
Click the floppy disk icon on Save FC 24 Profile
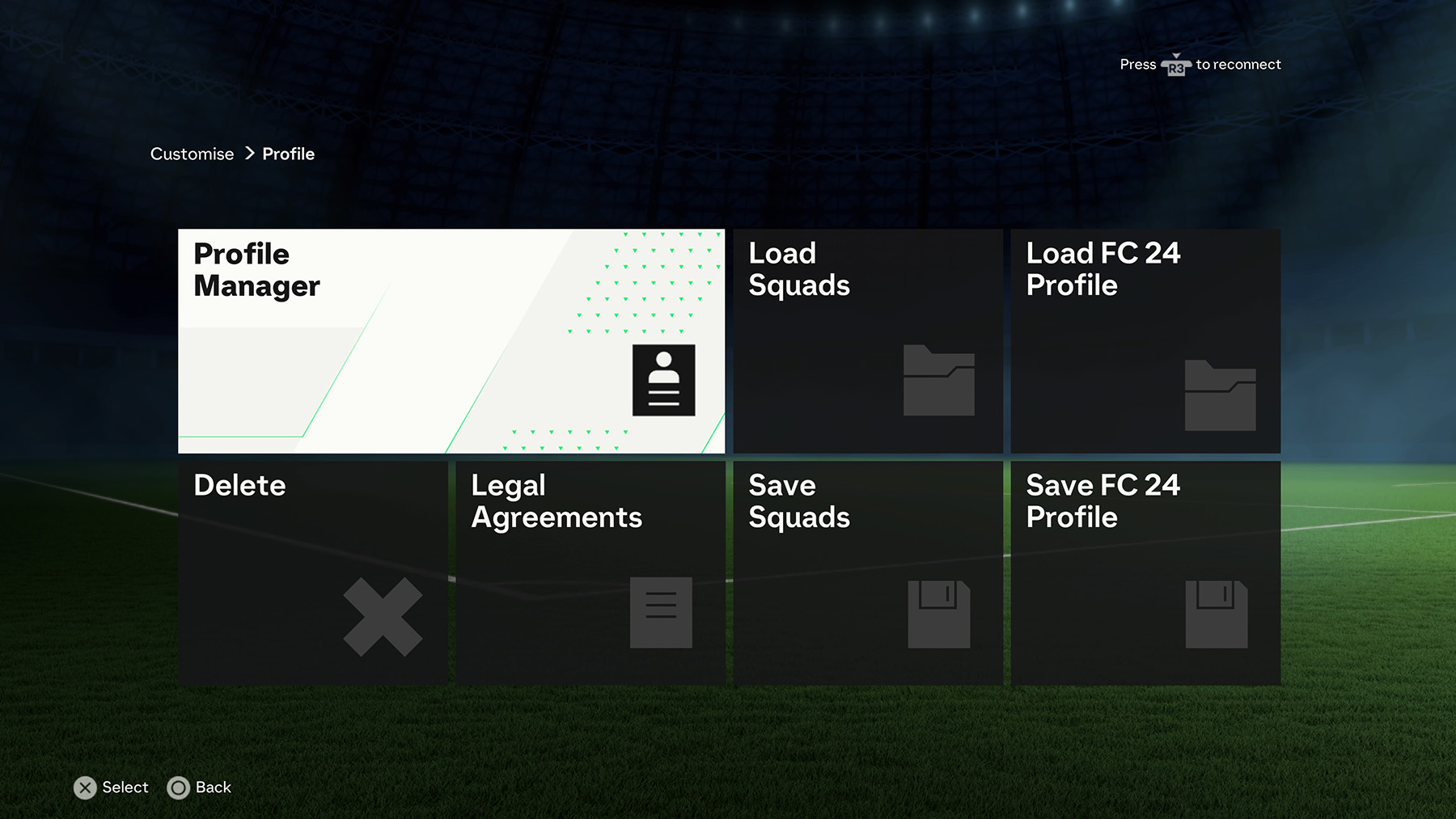click(x=1217, y=614)
